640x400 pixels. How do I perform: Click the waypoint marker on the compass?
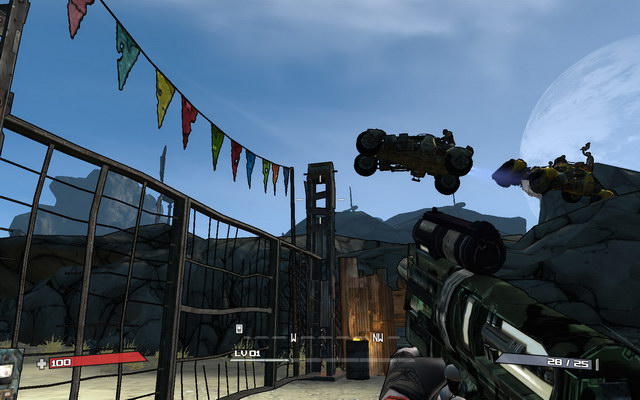coord(238,328)
